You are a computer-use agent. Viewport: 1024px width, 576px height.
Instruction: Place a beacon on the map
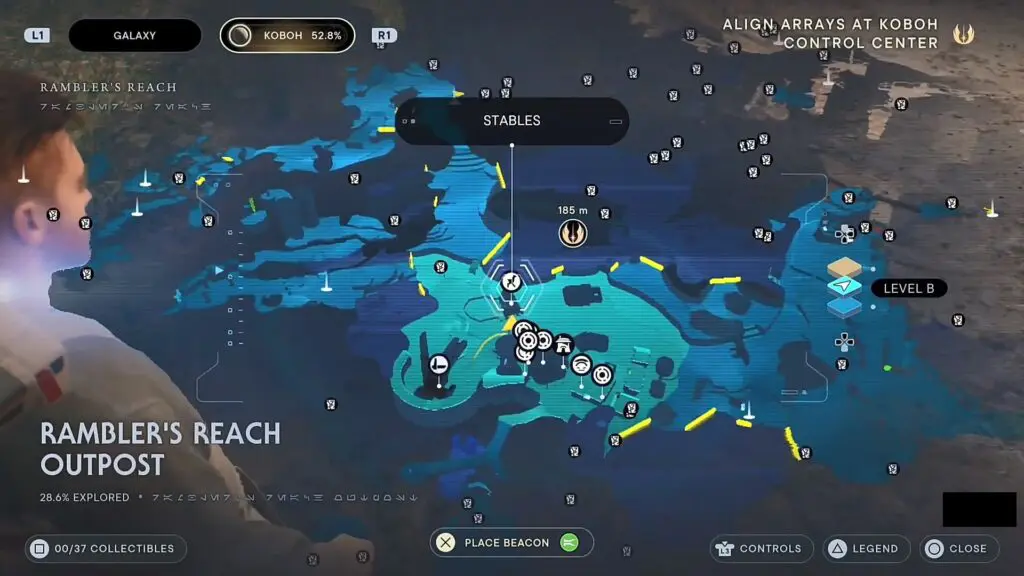click(x=511, y=543)
